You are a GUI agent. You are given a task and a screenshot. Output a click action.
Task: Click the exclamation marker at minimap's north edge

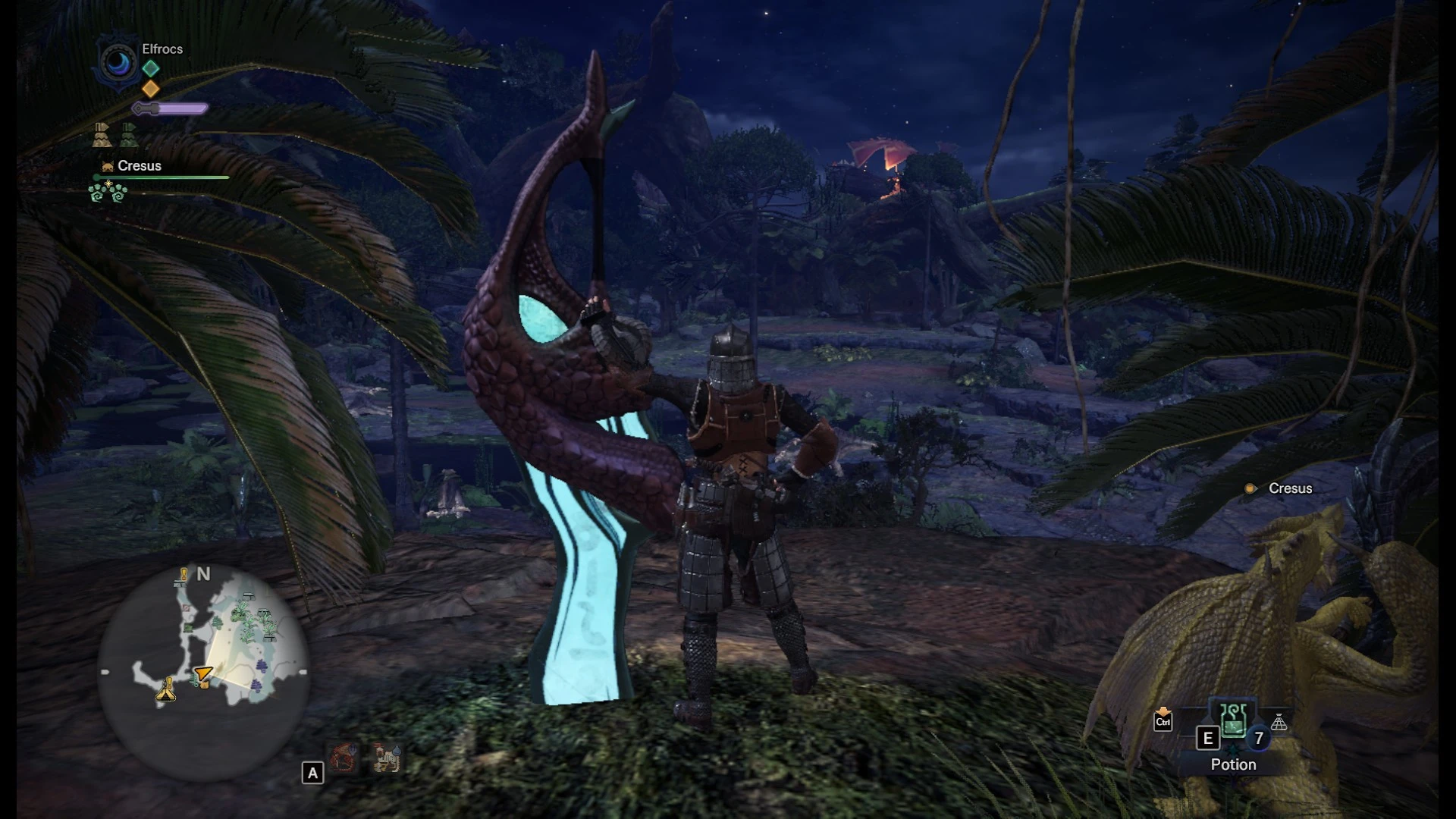(182, 576)
